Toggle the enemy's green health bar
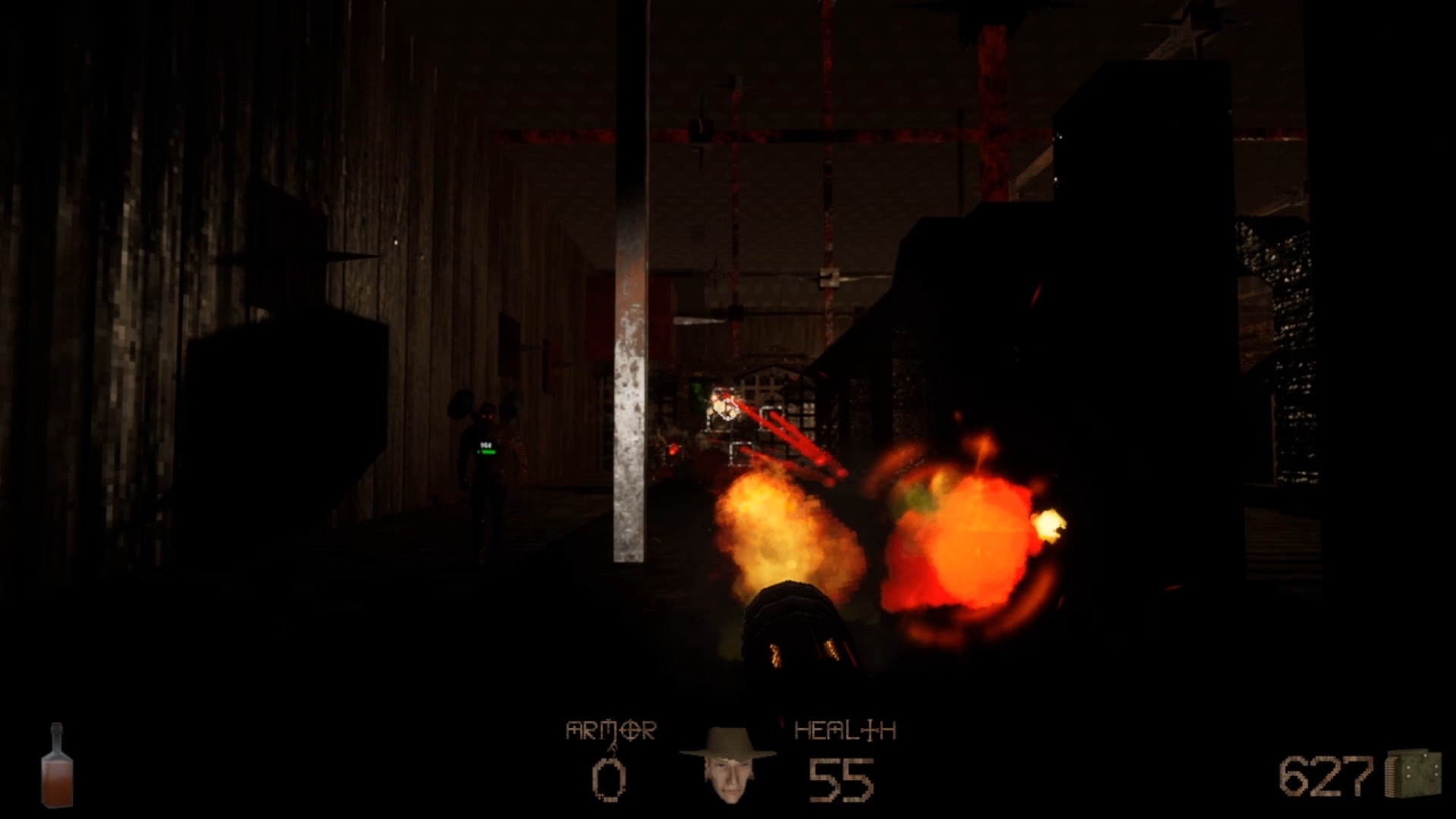 [x=488, y=453]
